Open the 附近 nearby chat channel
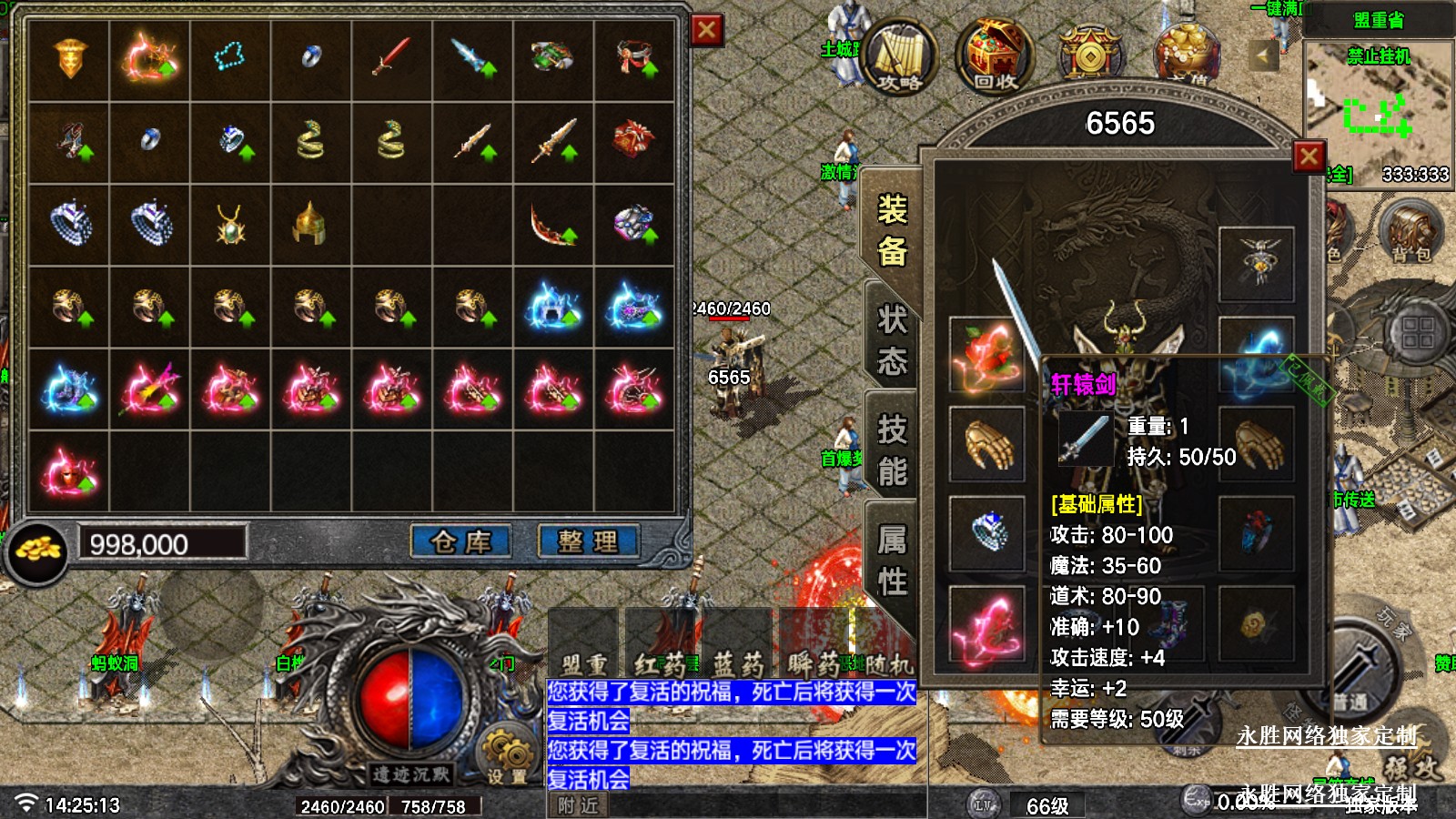1456x819 pixels. click(577, 805)
